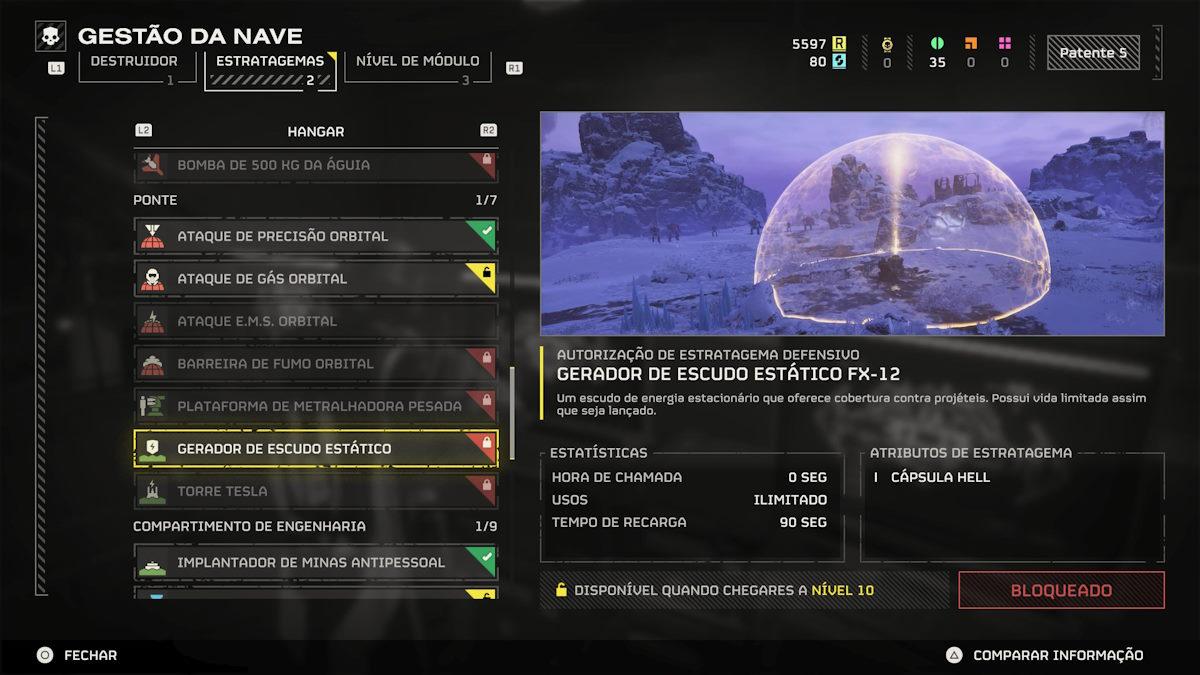Image resolution: width=1200 pixels, height=675 pixels.
Task: Switch to the Destruidor tab
Action: click(135, 62)
